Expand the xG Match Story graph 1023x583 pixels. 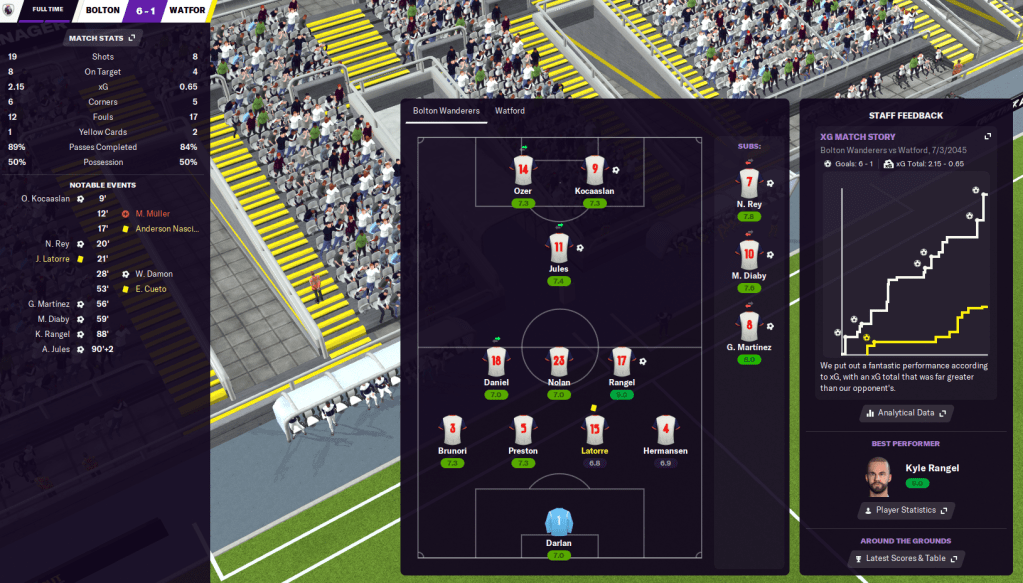tap(987, 137)
